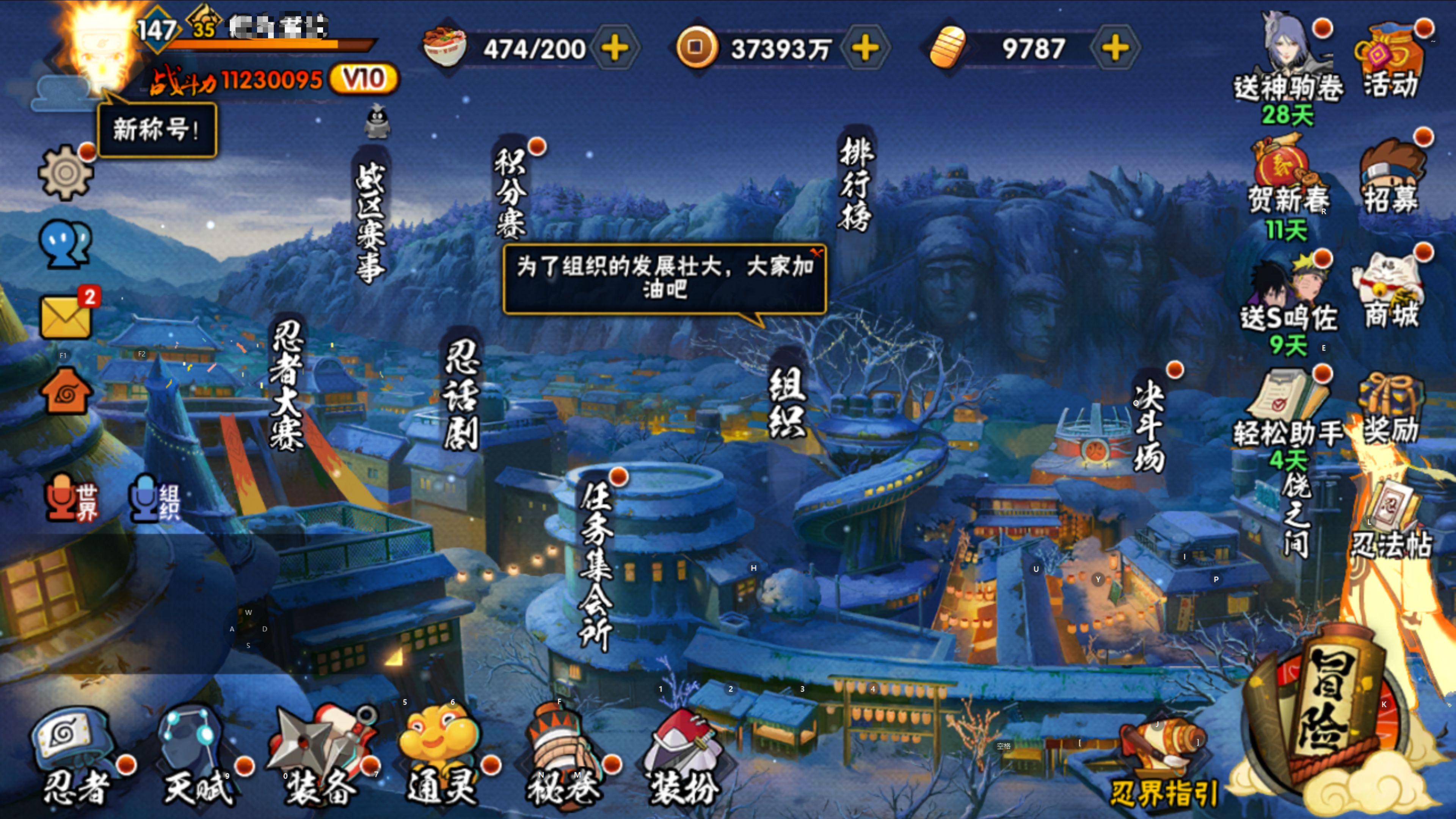
Task: Add more gold ingots with plus button
Action: (x=1115, y=48)
